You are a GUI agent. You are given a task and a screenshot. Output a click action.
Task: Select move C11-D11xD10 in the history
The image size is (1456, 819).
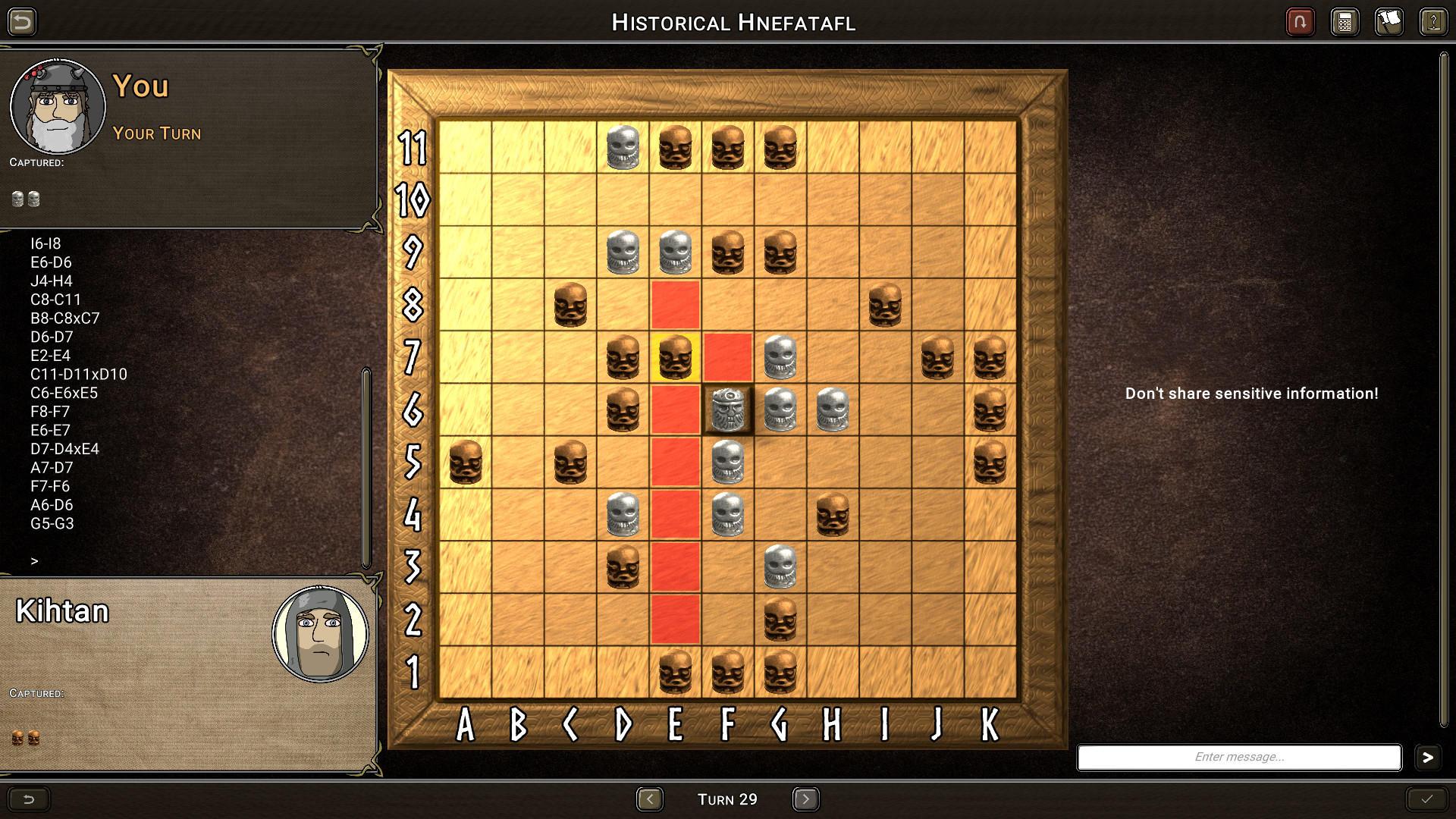tap(78, 374)
